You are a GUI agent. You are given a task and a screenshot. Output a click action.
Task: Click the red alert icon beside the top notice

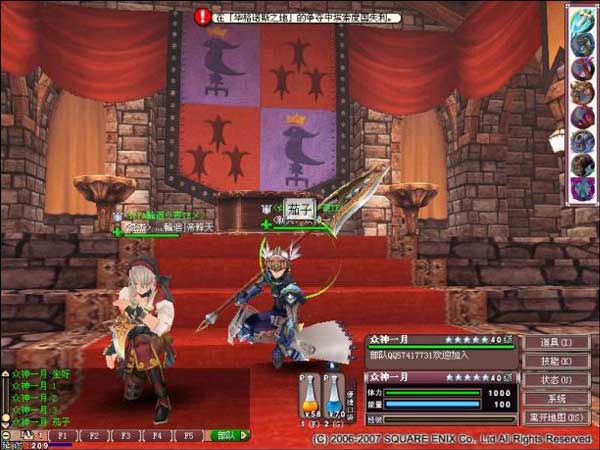coord(204,16)
